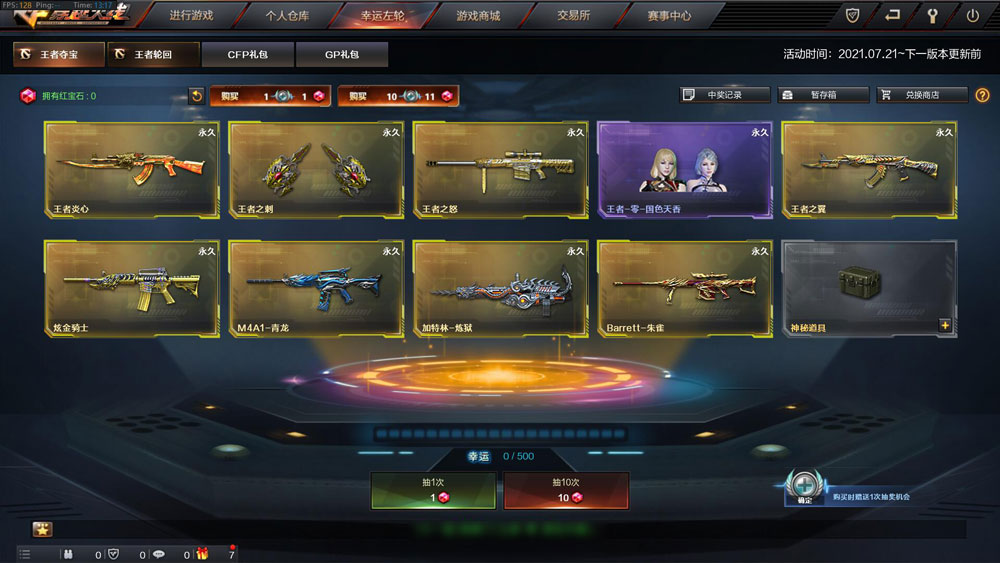Viewport: 1000px width, 563px height.
Task: Go to the 交易所 tab
Action: point(573,16)
